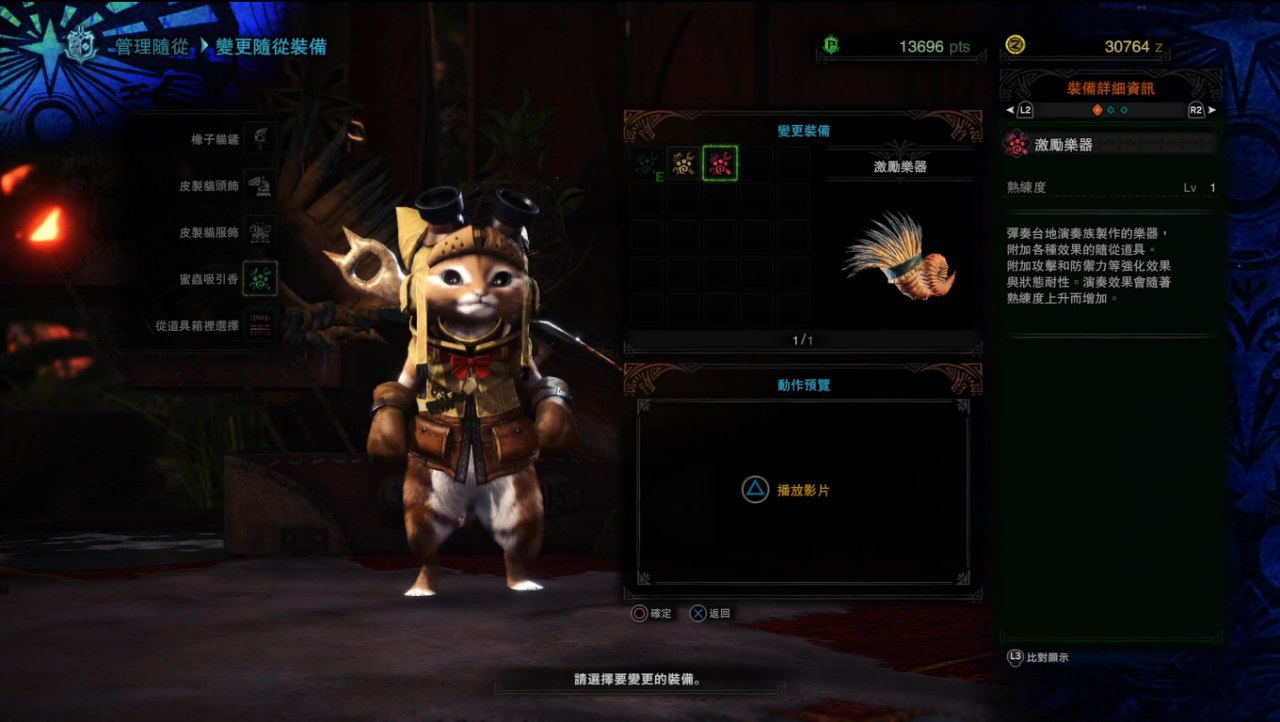
Task: Select the 蜜蟲吸引香 gadget slot
Action: [x=260, y=279]
